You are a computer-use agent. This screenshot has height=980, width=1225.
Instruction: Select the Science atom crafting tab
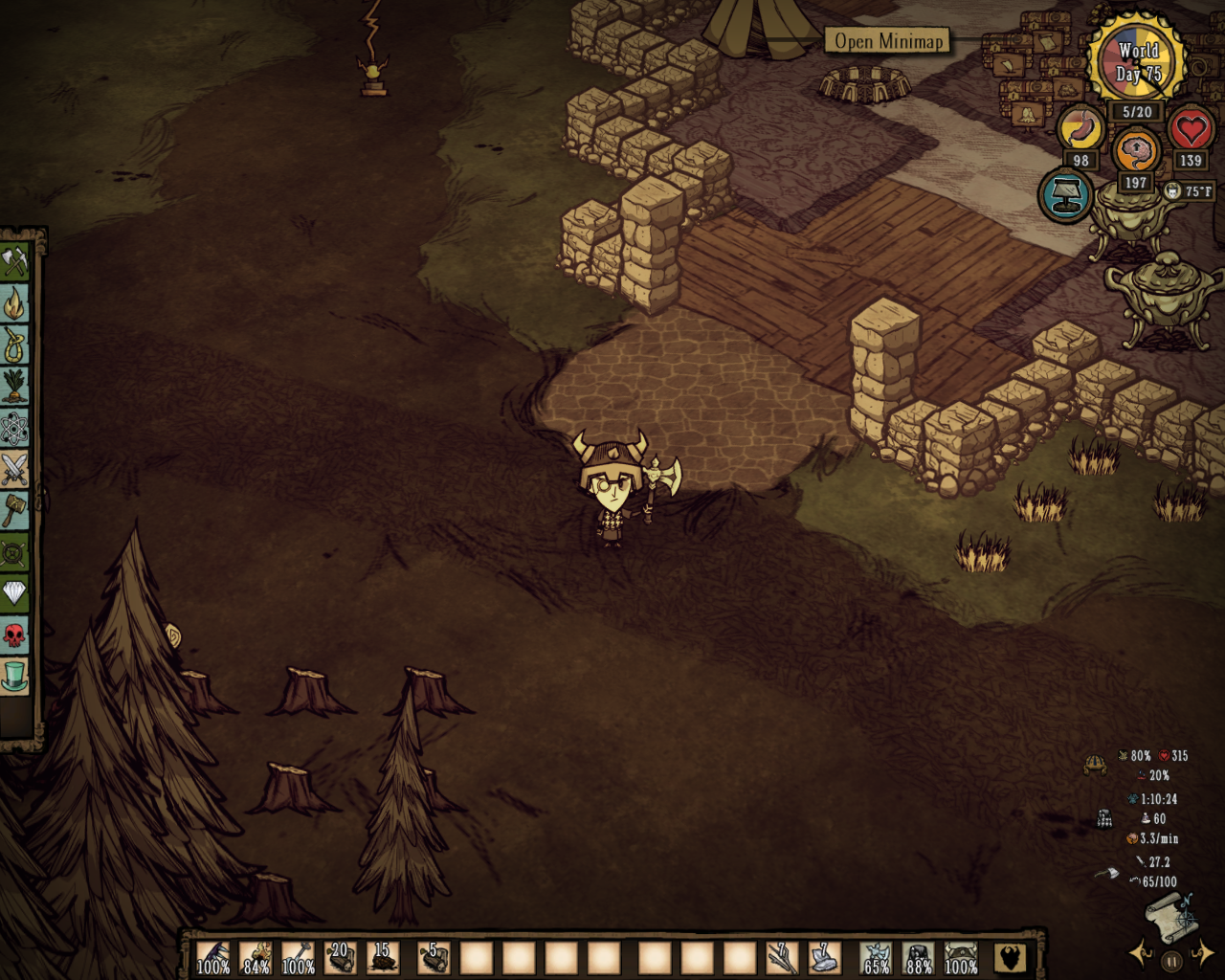[x=14, y=429]
